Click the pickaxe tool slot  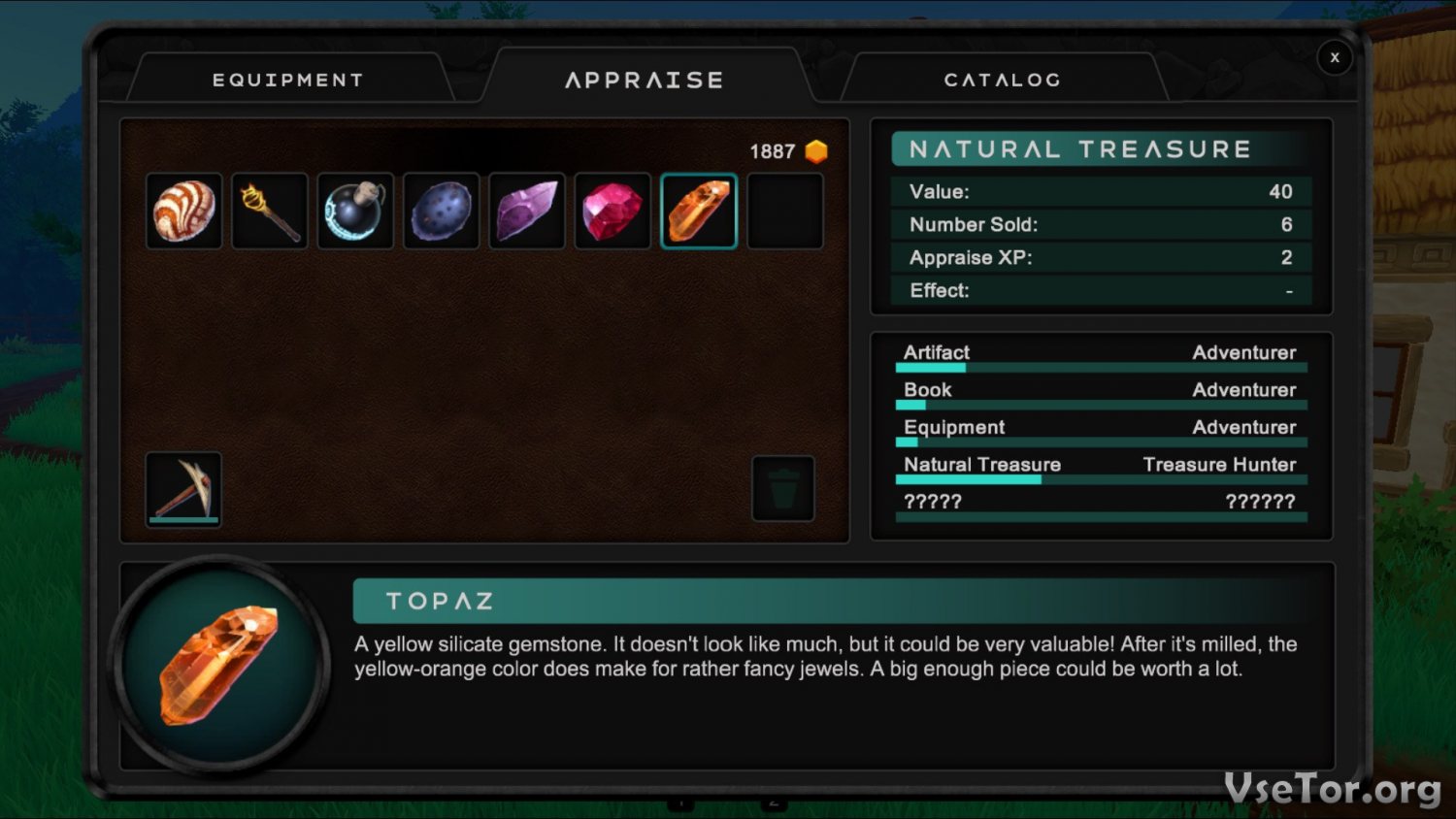pyautogui.click(x=184, y=489)
